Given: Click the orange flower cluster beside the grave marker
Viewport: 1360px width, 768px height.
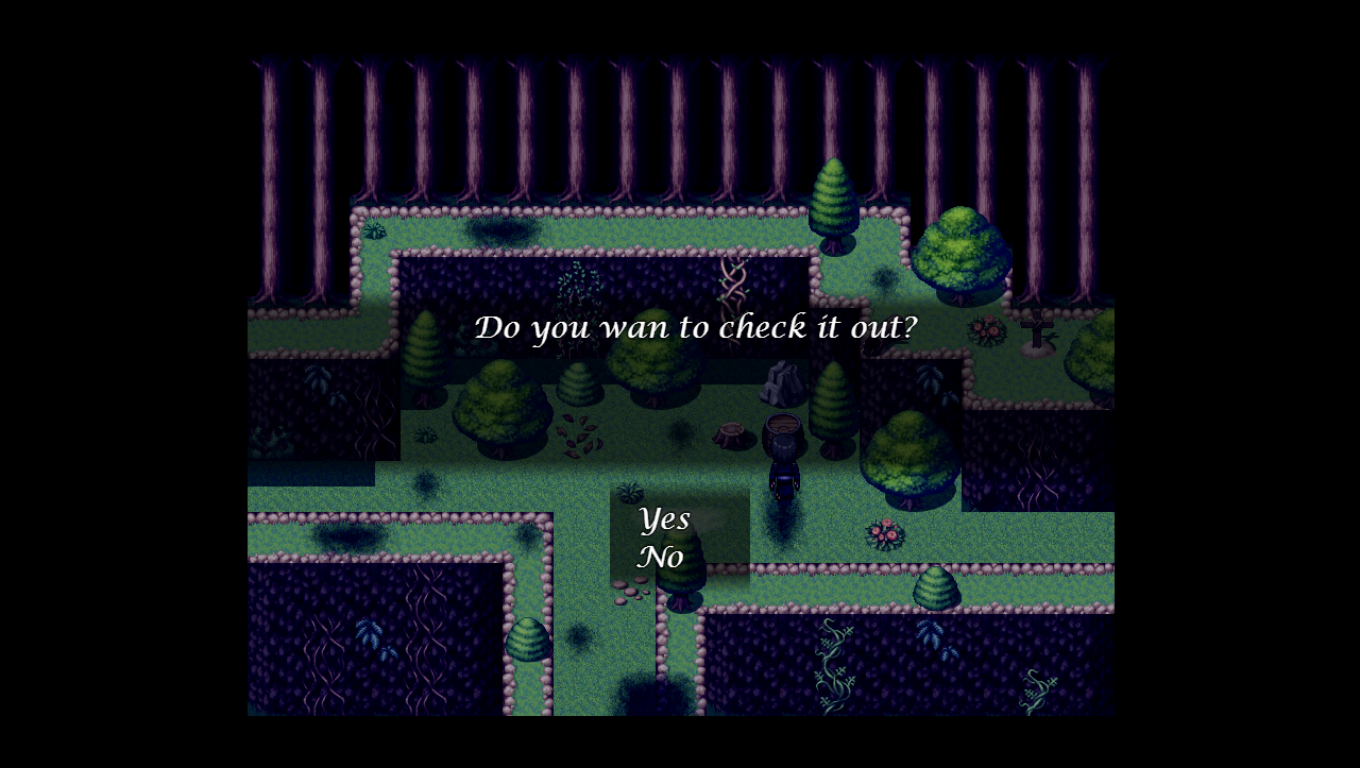Looking at the screenshot, I should tap(985, 330).
